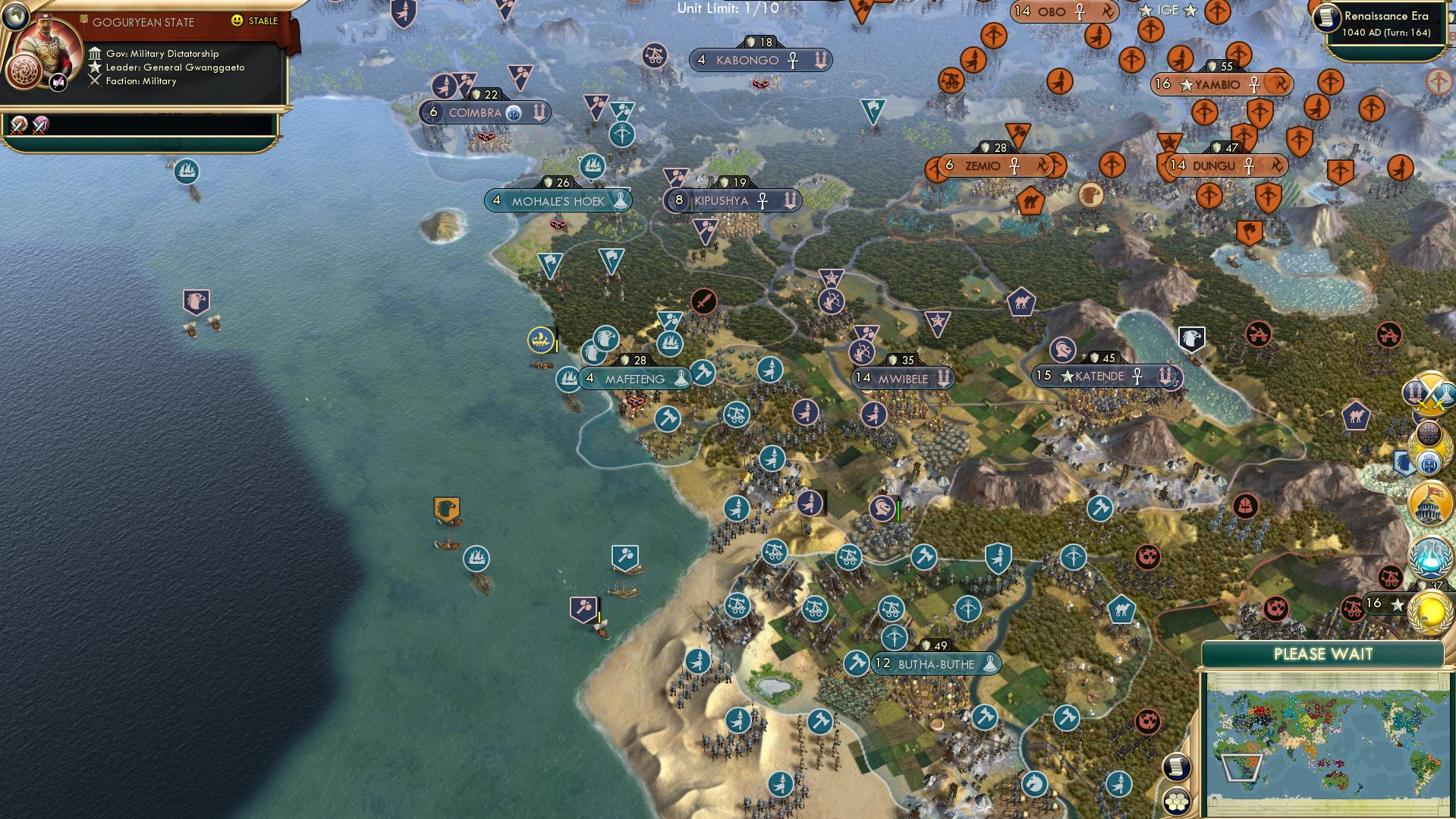Click the purple hammer unit flag offshore
The width and height of the screenshot is (1456, 819).
pos(584,609)
